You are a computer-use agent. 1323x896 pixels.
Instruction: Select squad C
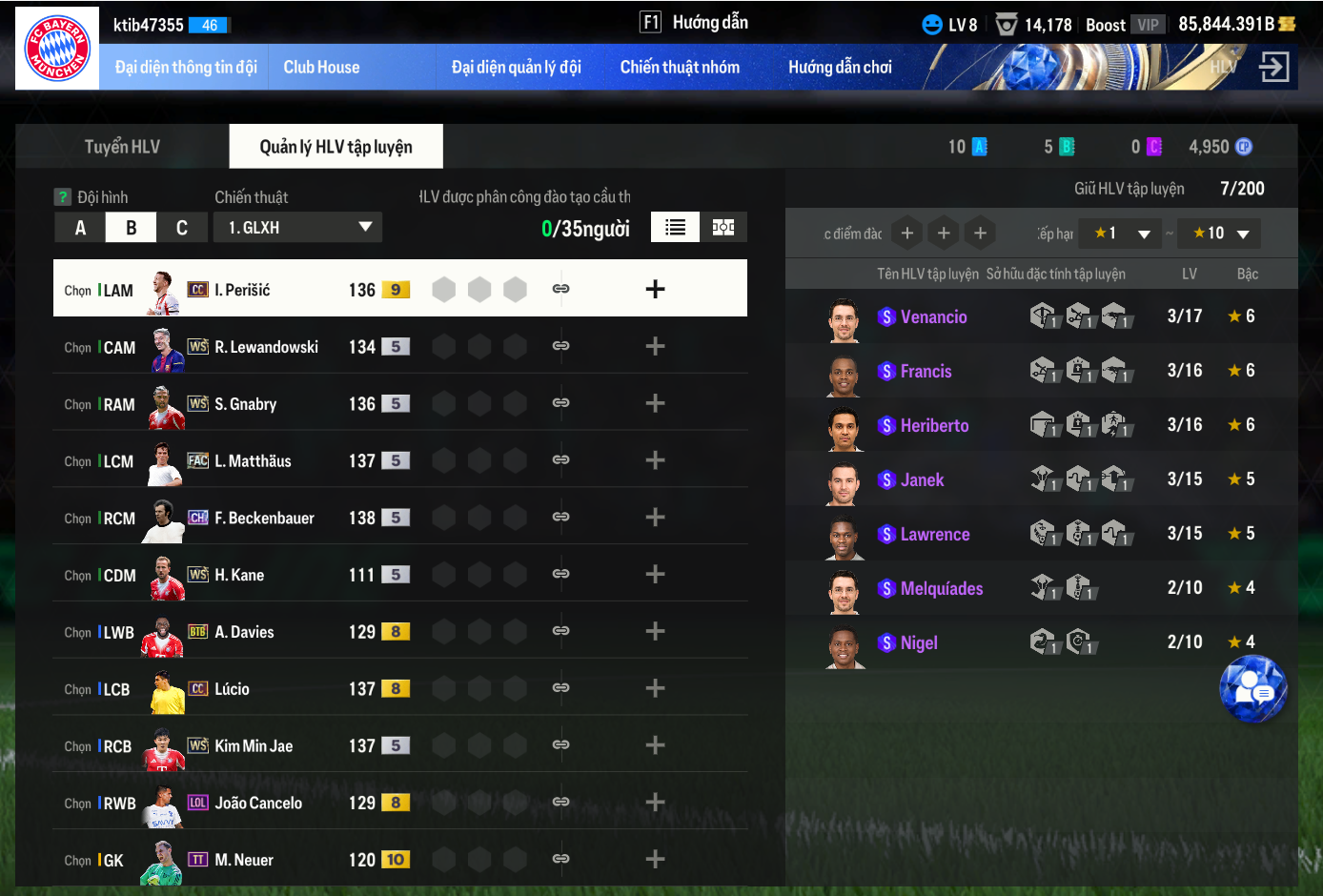pos(181,228)
